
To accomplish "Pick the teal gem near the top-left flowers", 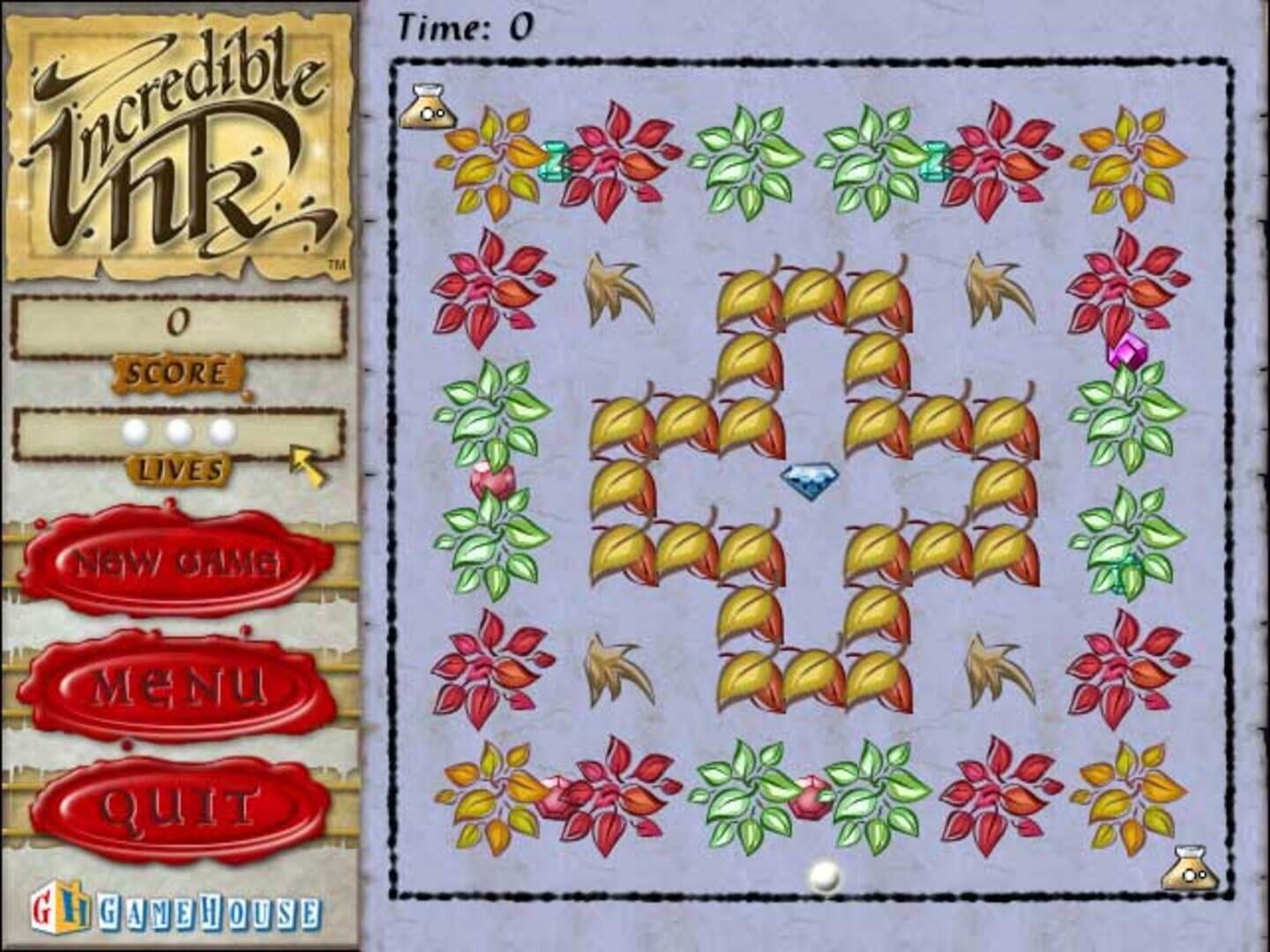I will [x=556, y=160].
